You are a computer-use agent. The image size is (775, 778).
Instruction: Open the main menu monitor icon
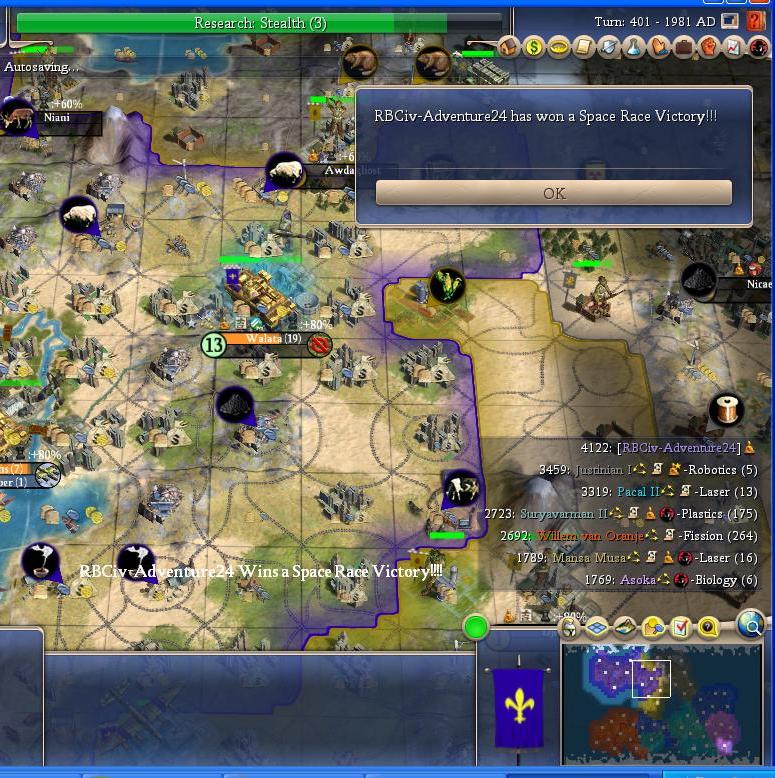pos(730,20)
